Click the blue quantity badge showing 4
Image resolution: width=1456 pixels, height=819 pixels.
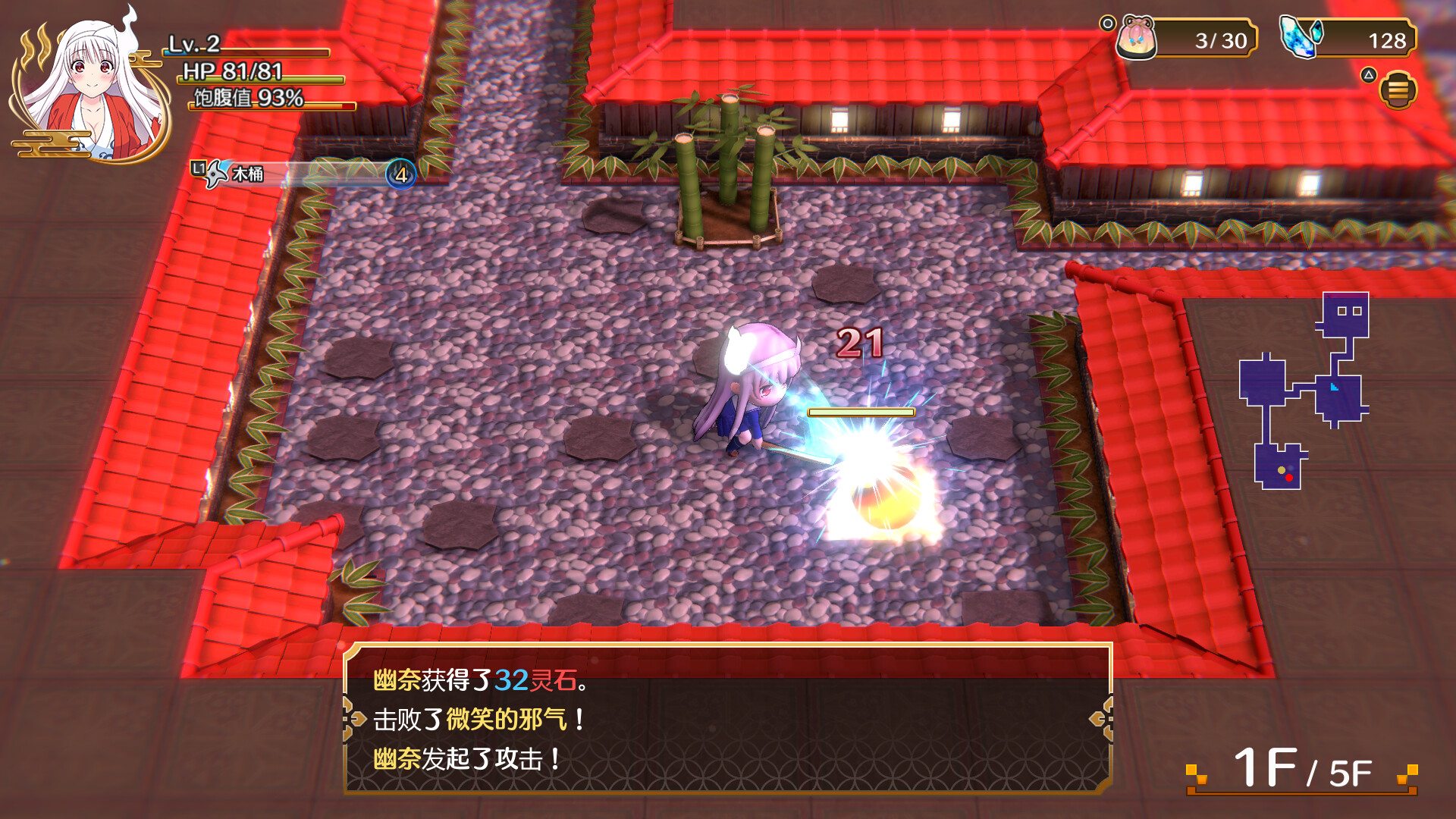401,175
